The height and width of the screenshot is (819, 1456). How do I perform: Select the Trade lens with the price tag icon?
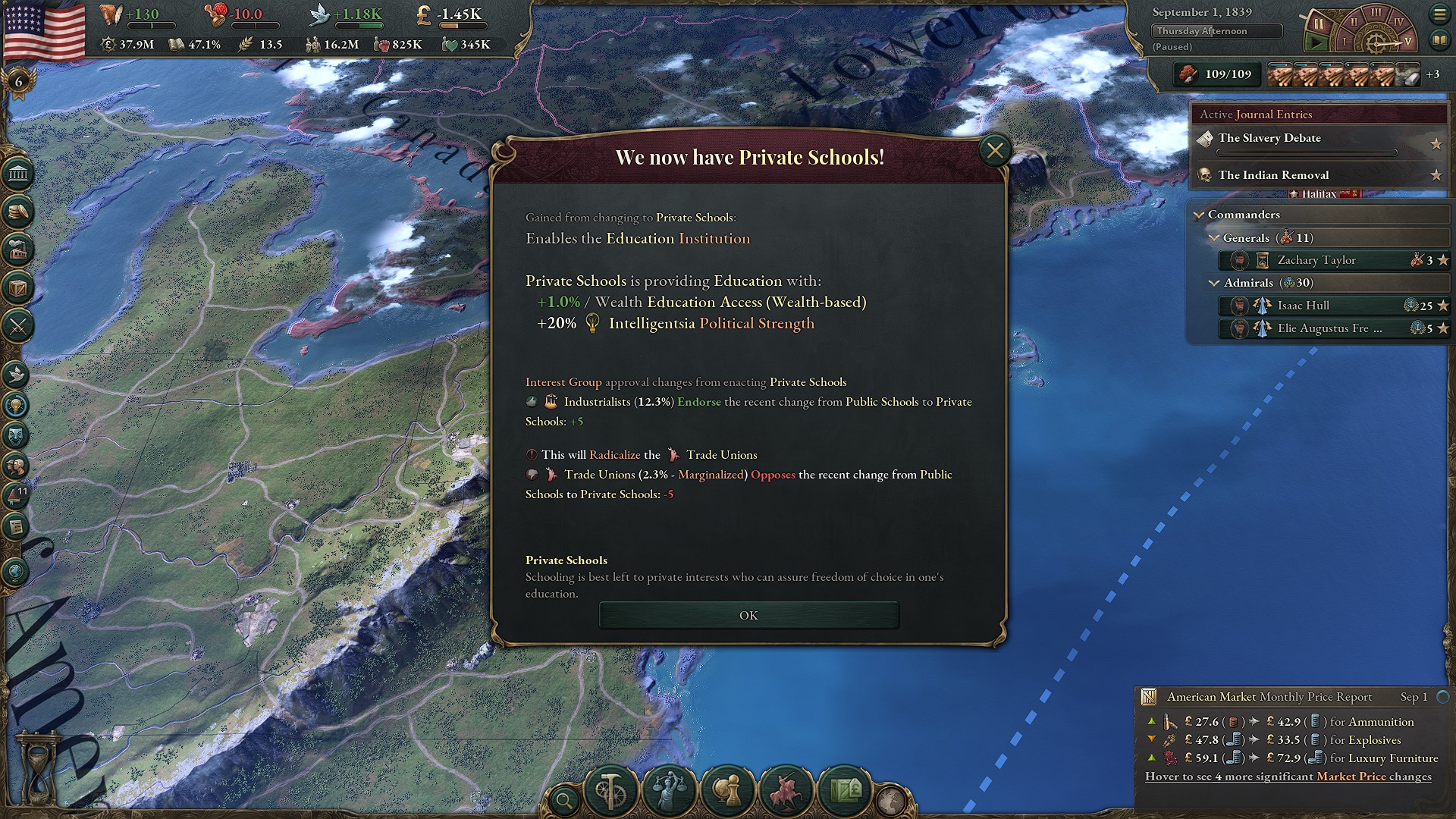click(x=846, y=791)
